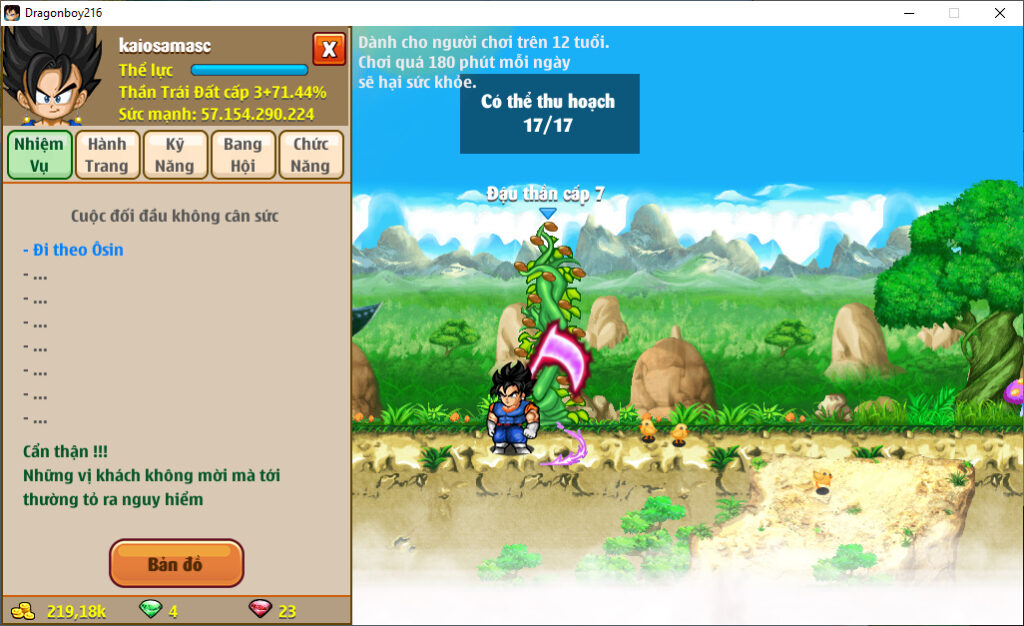The width and height of the screenshot is (1024, 626).
Task: Select the Kỹ Năng tab
Action: pyautogui.click(x=175, y=155)
